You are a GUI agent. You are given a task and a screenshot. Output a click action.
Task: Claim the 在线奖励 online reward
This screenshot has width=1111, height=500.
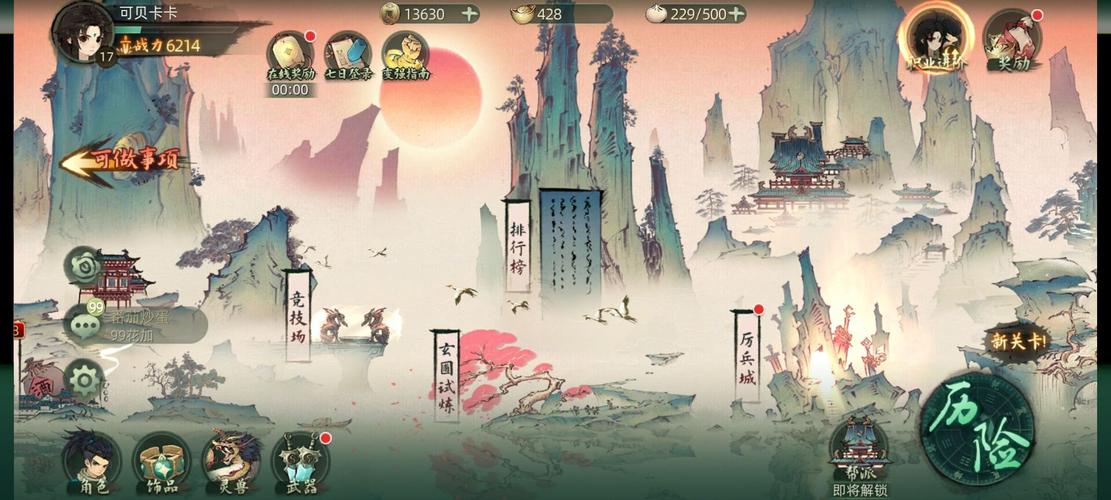(x=290, y=54)
